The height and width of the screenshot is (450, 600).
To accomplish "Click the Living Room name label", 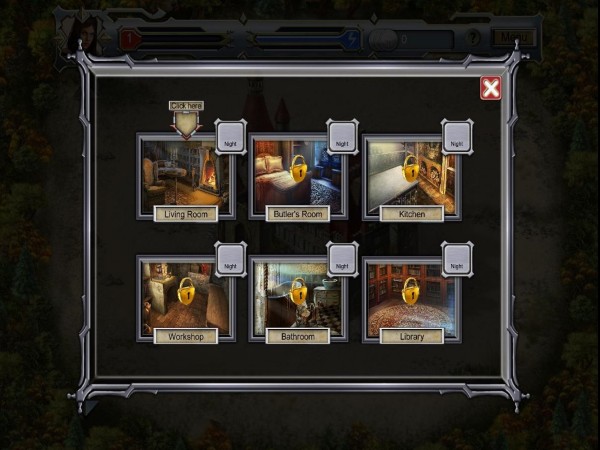I will tap(186, 214).
